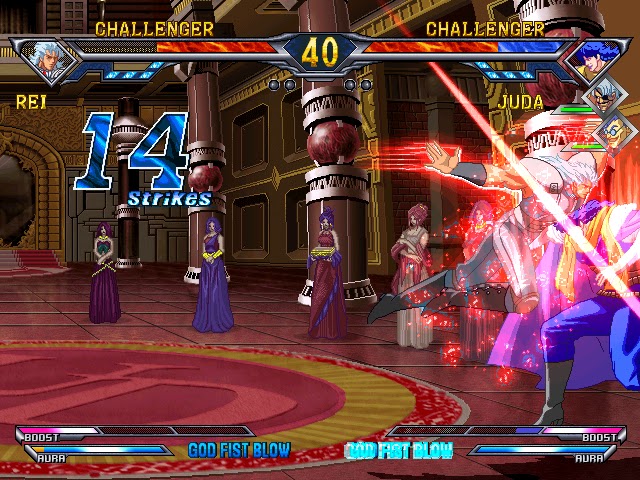This screenshot has width=640, height=480.
Task: Choose the eyepatch partner portrait
Action: tap(603, 98)
